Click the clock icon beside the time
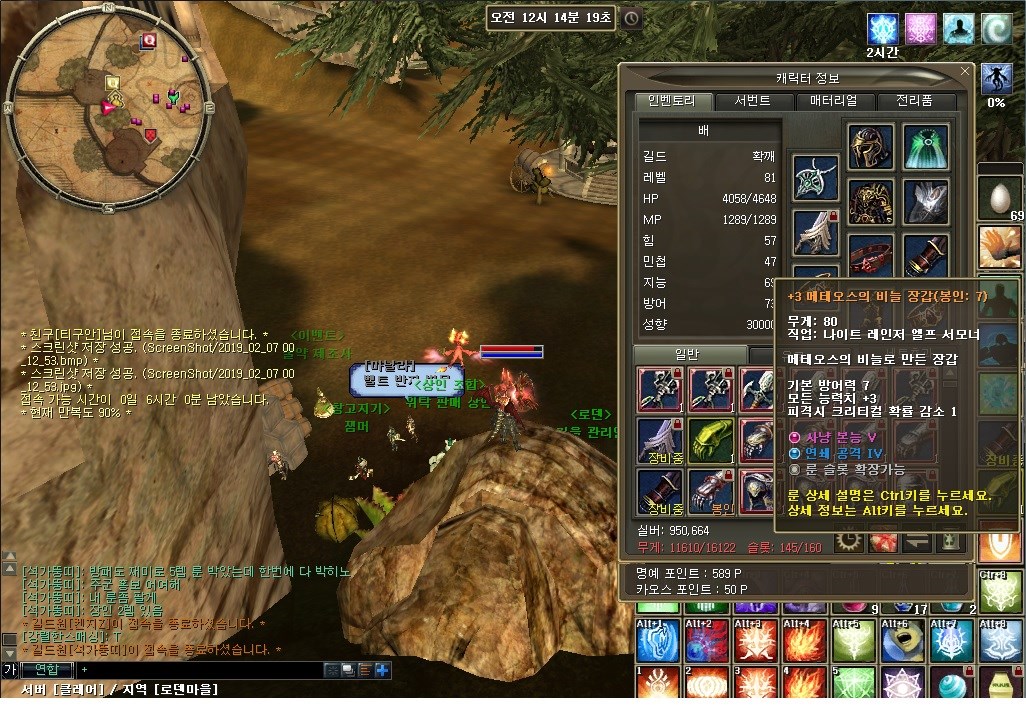This screenshot has width=1026, height=711. 632,18
